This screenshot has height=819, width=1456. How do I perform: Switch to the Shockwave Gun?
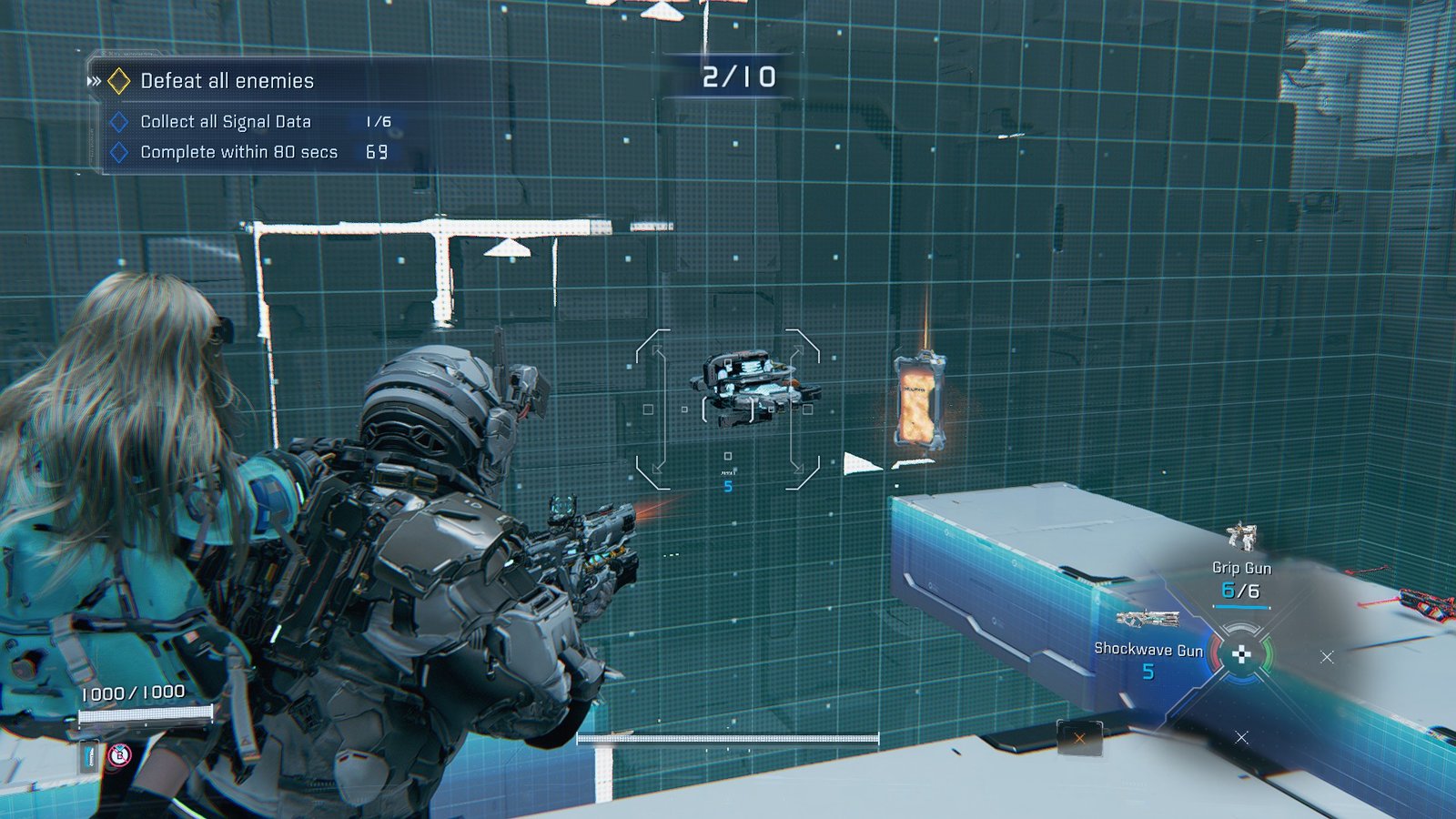tap(1148, 648)
